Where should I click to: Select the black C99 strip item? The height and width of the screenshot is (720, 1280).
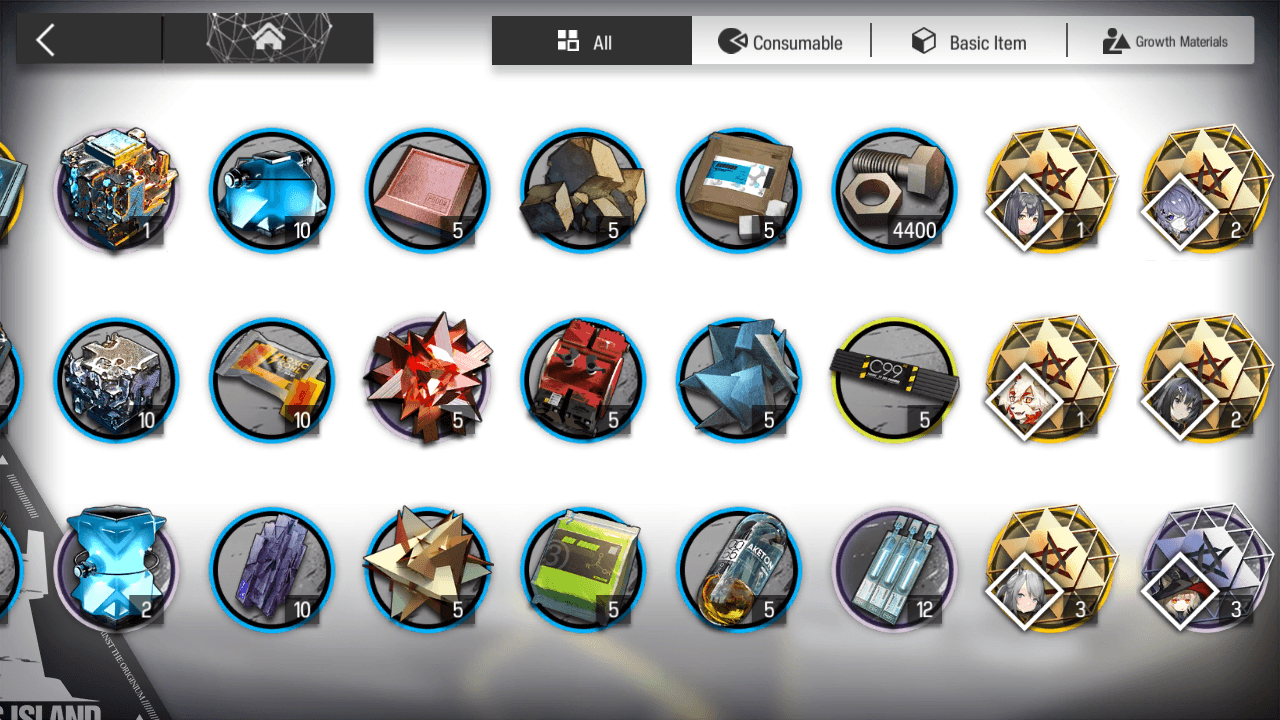pos(894,380)
